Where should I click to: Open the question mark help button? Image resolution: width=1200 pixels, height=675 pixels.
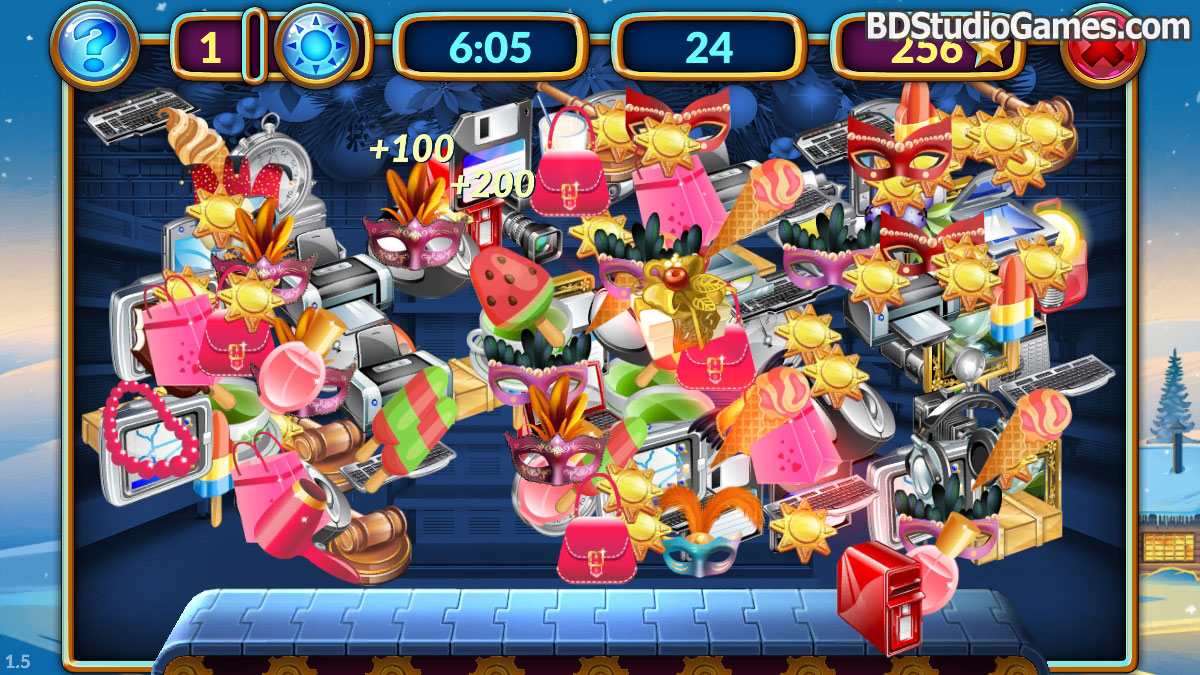[x=94, y=46]
